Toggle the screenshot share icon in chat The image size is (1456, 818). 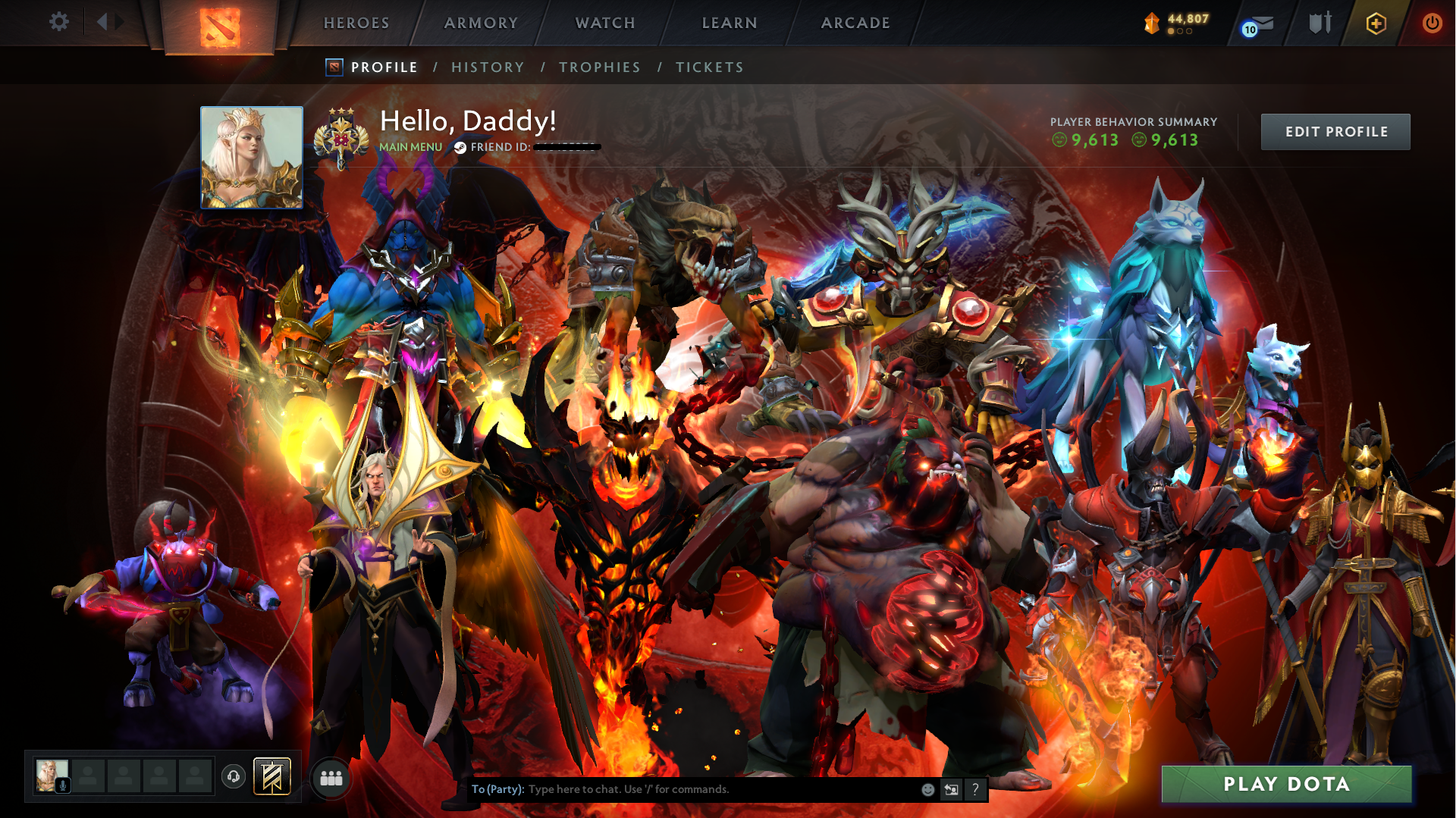click(x=951, y=789)
